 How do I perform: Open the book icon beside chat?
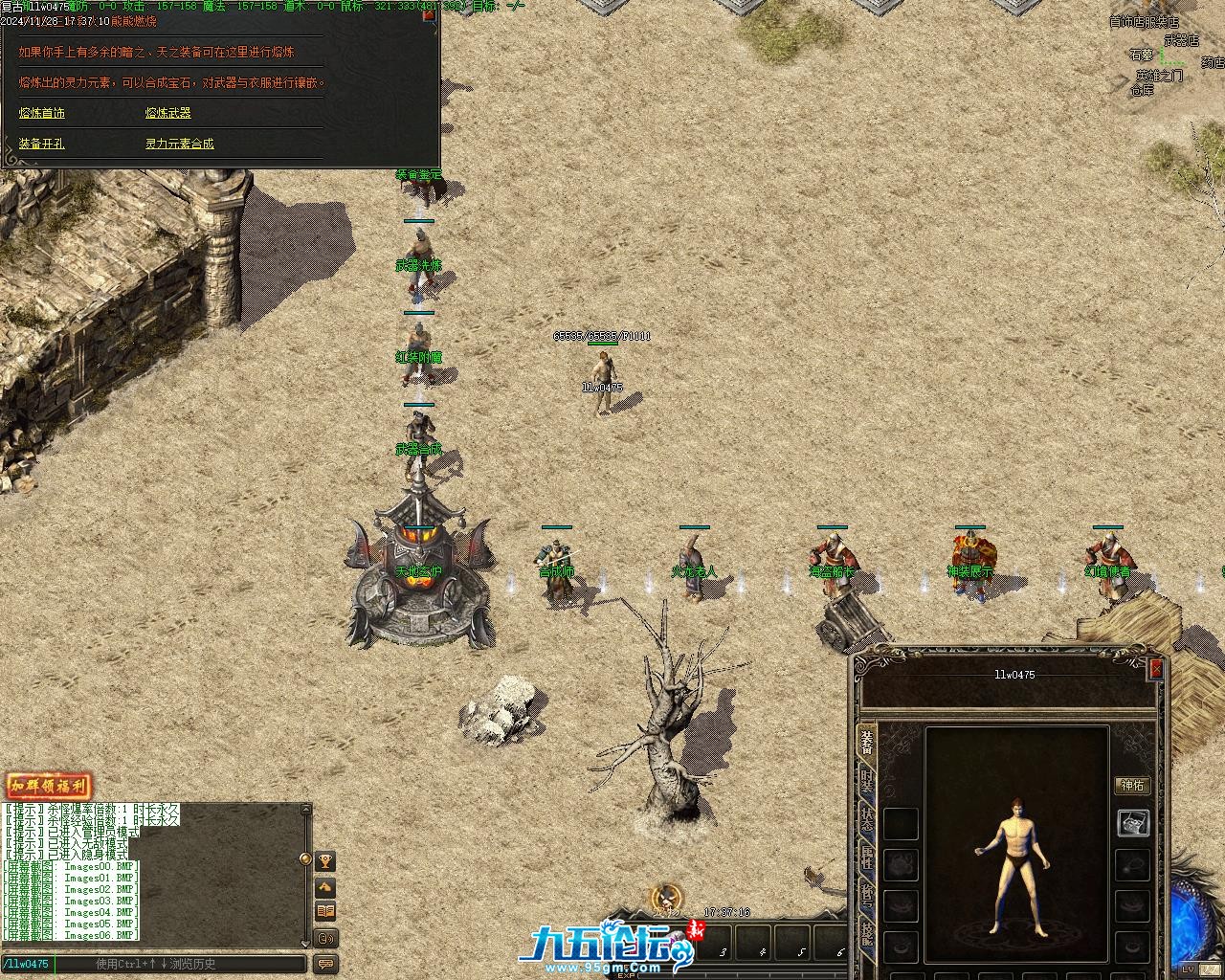point(325,912)
